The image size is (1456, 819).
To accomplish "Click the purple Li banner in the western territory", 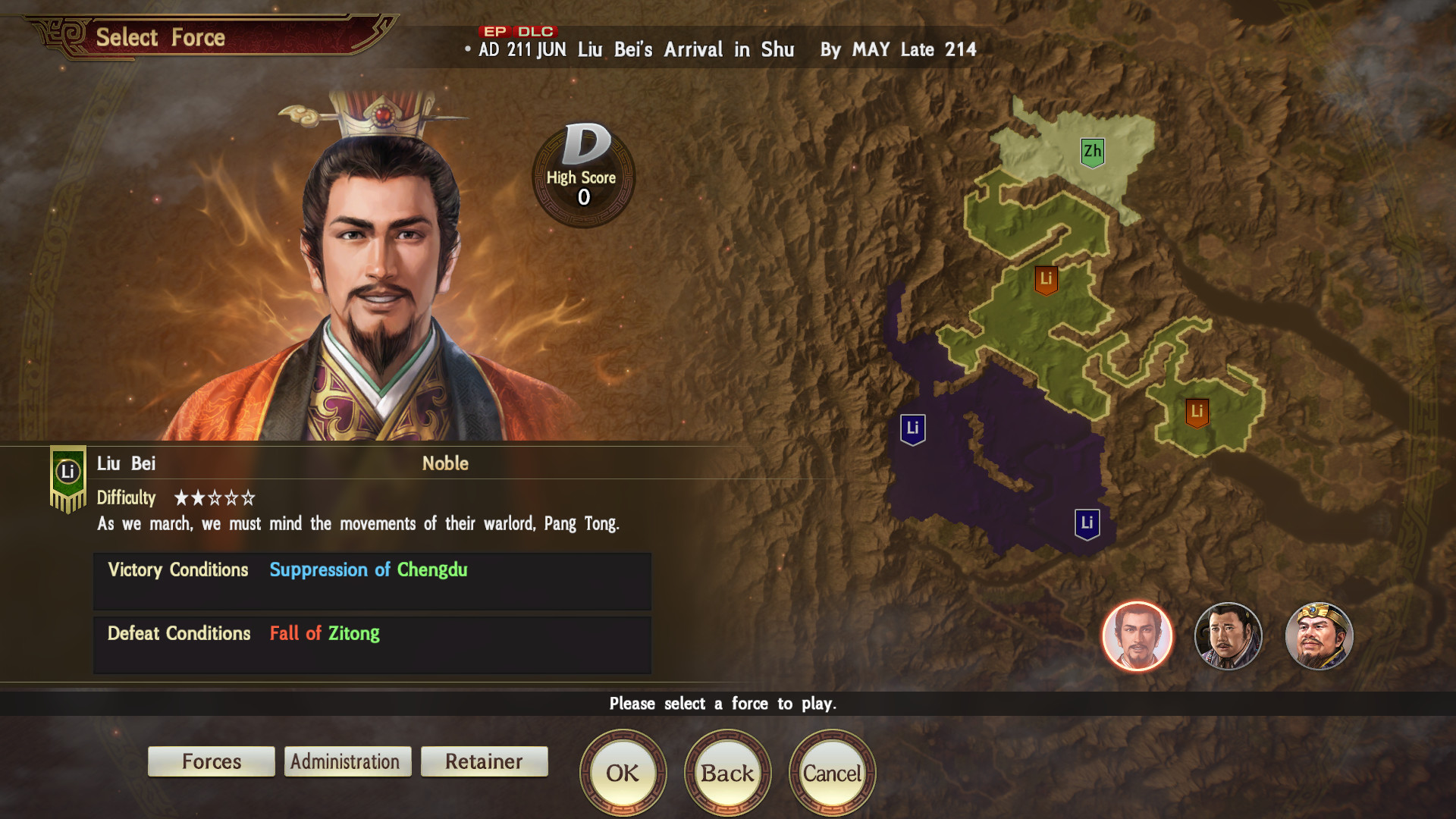I will (914, 428).
